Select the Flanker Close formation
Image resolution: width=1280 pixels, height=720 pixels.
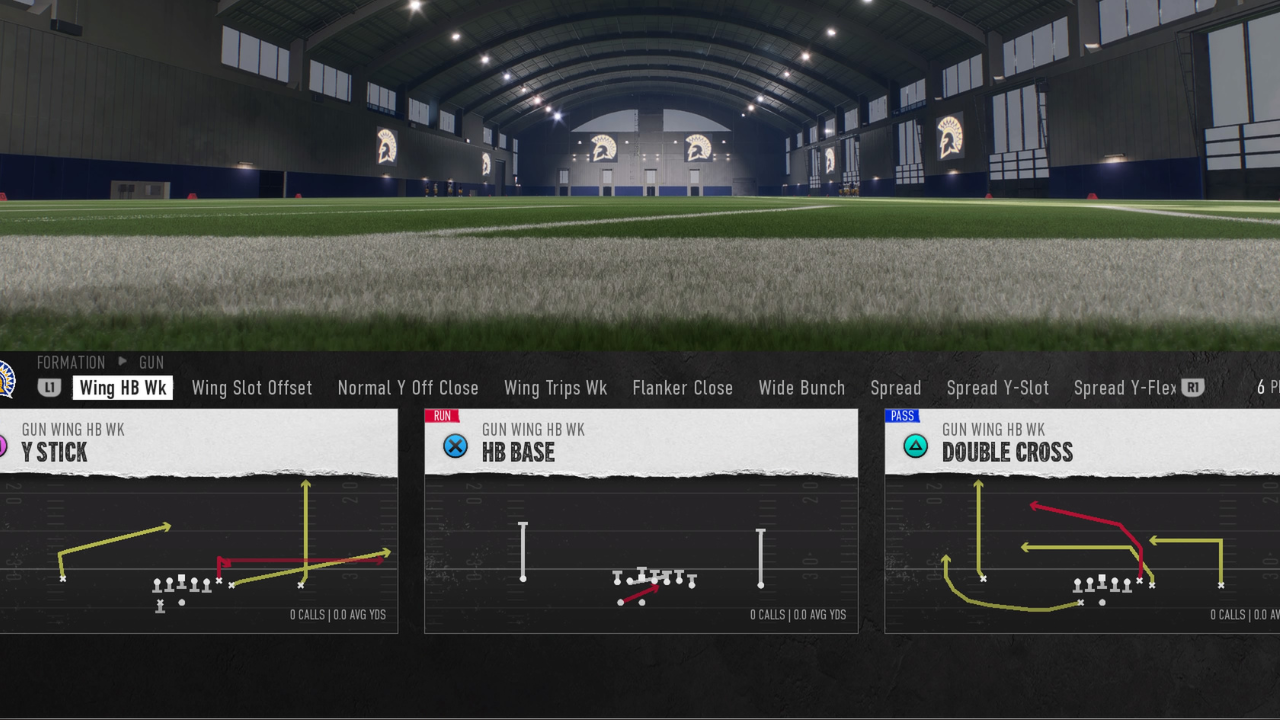click(x=682, y=388)
